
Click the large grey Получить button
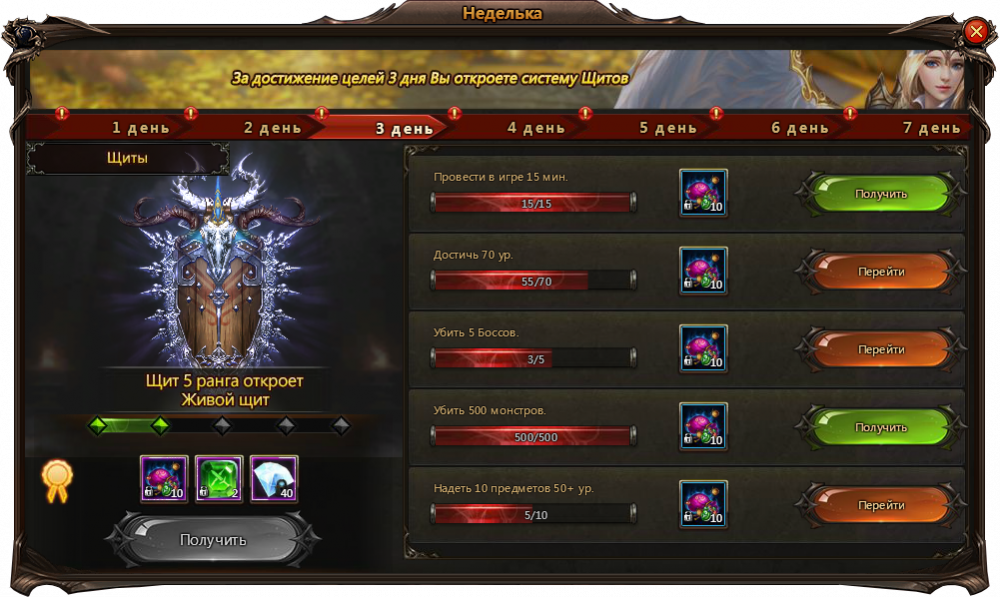[213, 540]
